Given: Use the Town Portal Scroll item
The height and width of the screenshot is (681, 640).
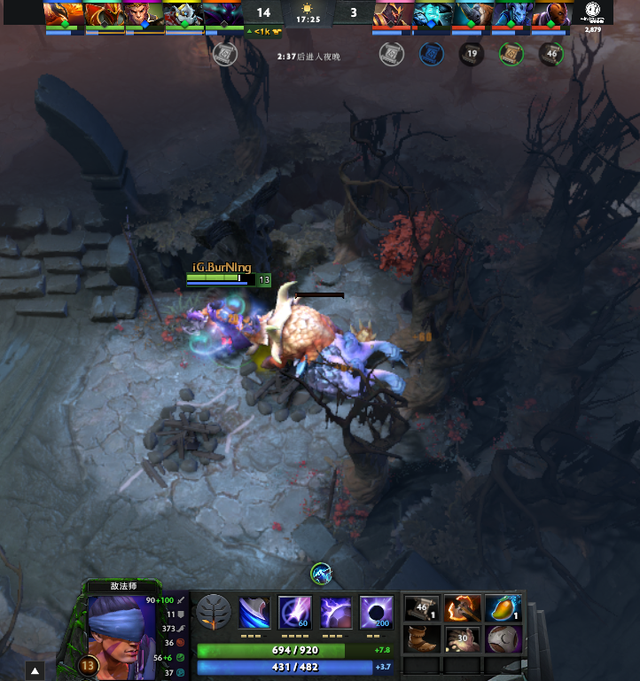Looking at the screenshot, I should pyautogui.click(x=421, y=609).
